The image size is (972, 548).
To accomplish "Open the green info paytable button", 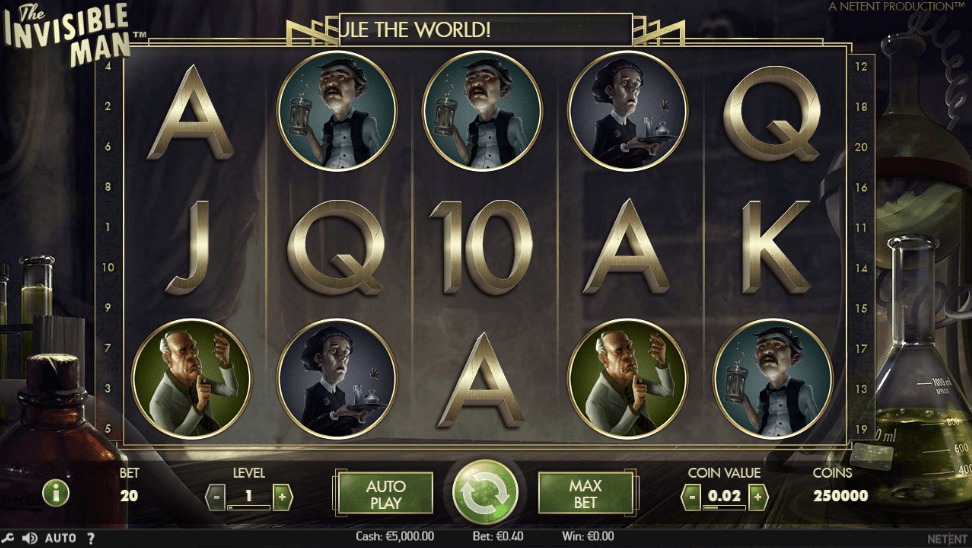I will pyautogui.click(x=55, y=492).
